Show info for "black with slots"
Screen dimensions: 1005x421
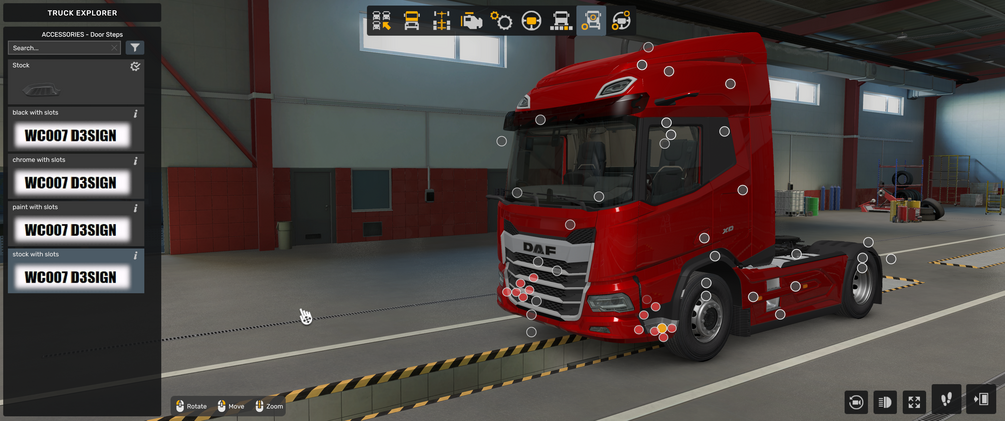(136, 114)
